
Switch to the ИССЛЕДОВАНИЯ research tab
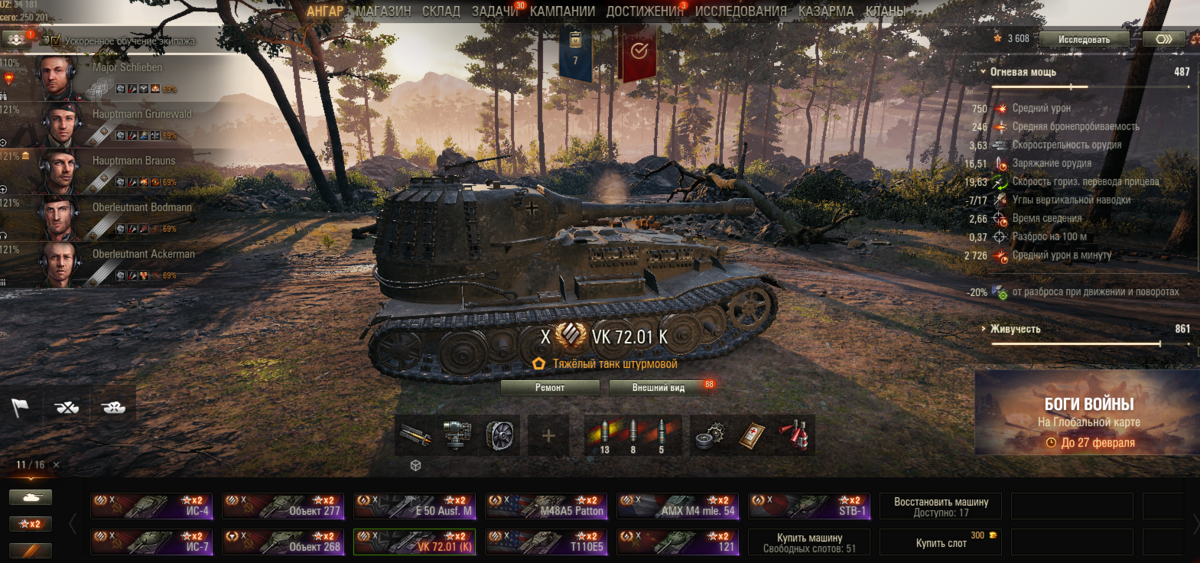741,11
